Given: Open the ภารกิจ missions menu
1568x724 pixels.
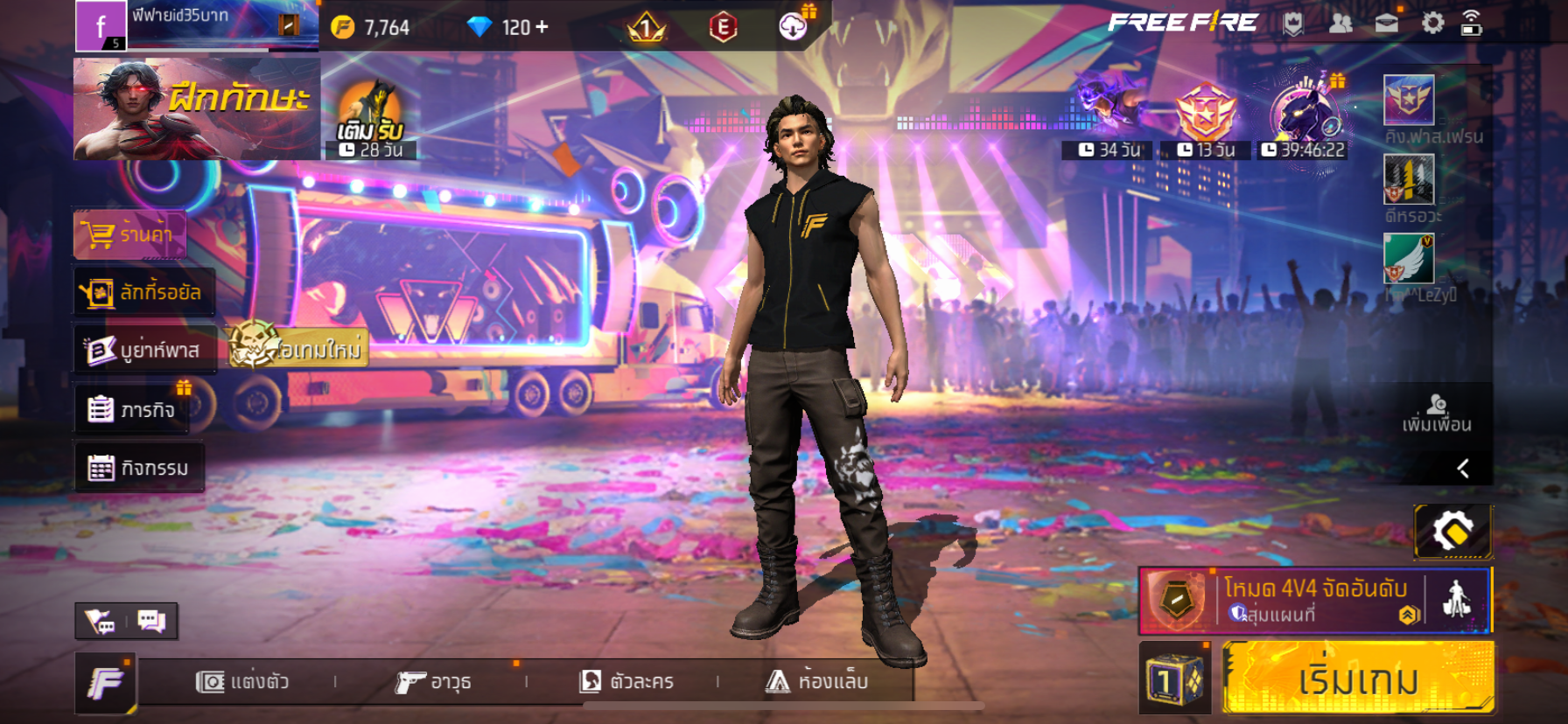Looking at the screenshot, I should point(131,409).
